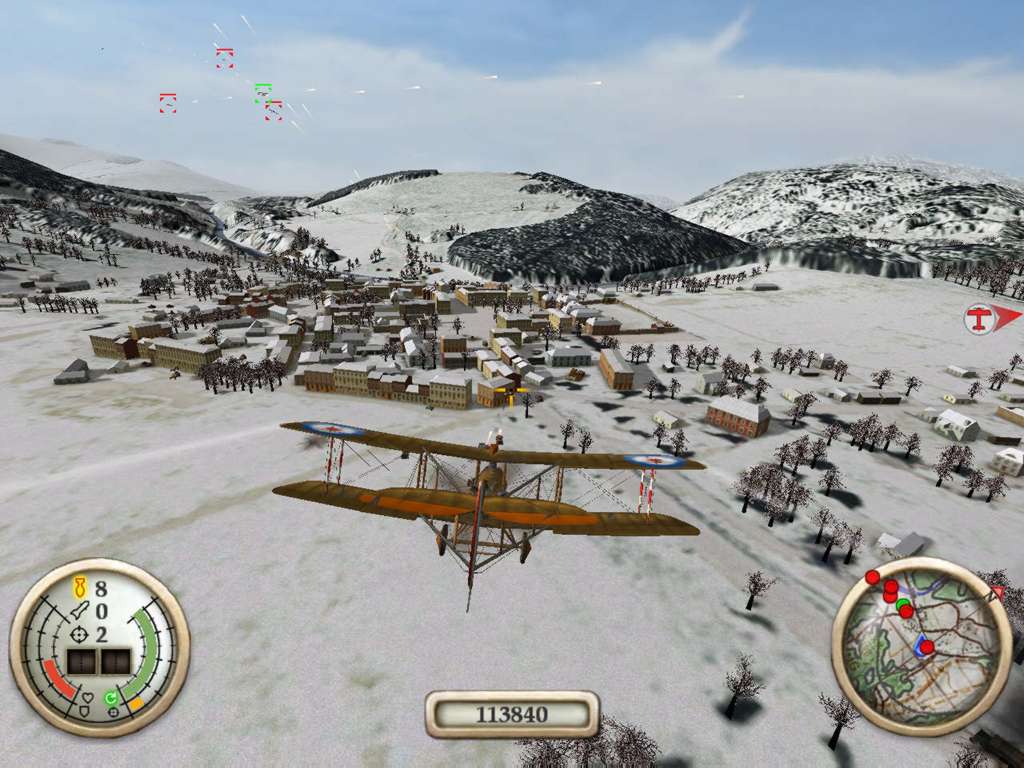This screenshot has width=1024, height=768.
Task: Click the circular minimap
Action: tap(921, 646)
